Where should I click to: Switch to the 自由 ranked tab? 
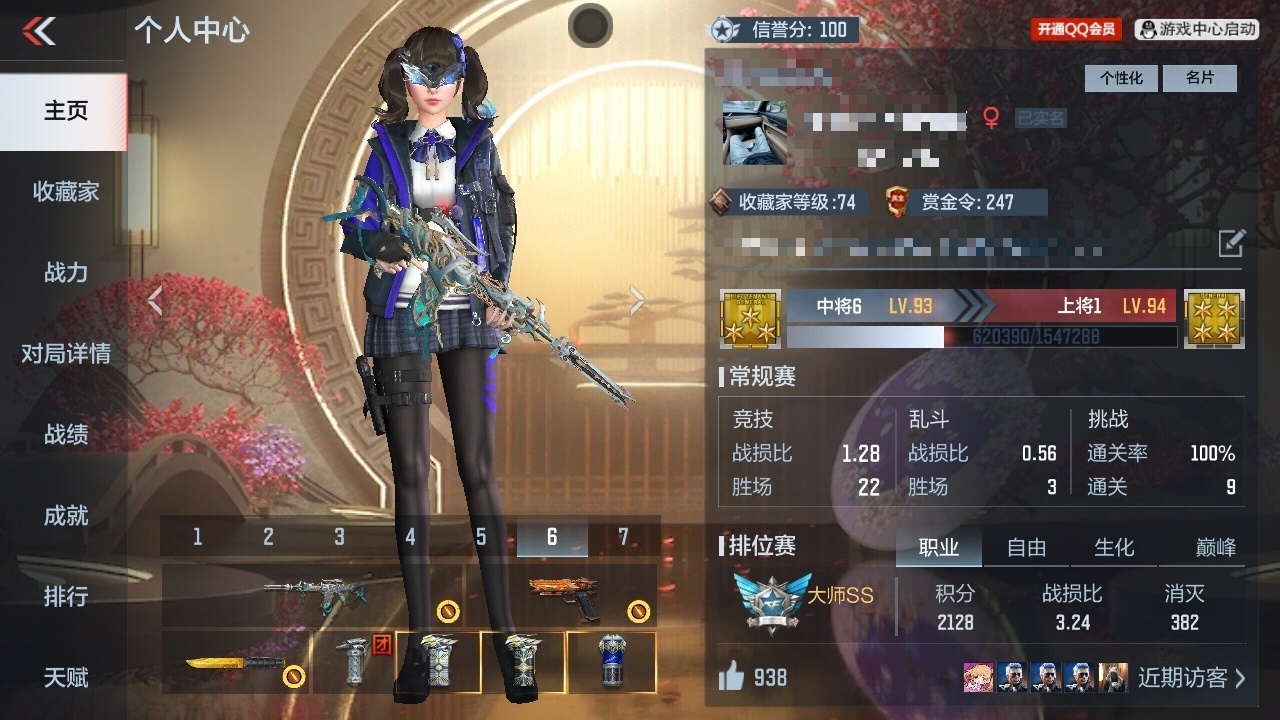1025,547
